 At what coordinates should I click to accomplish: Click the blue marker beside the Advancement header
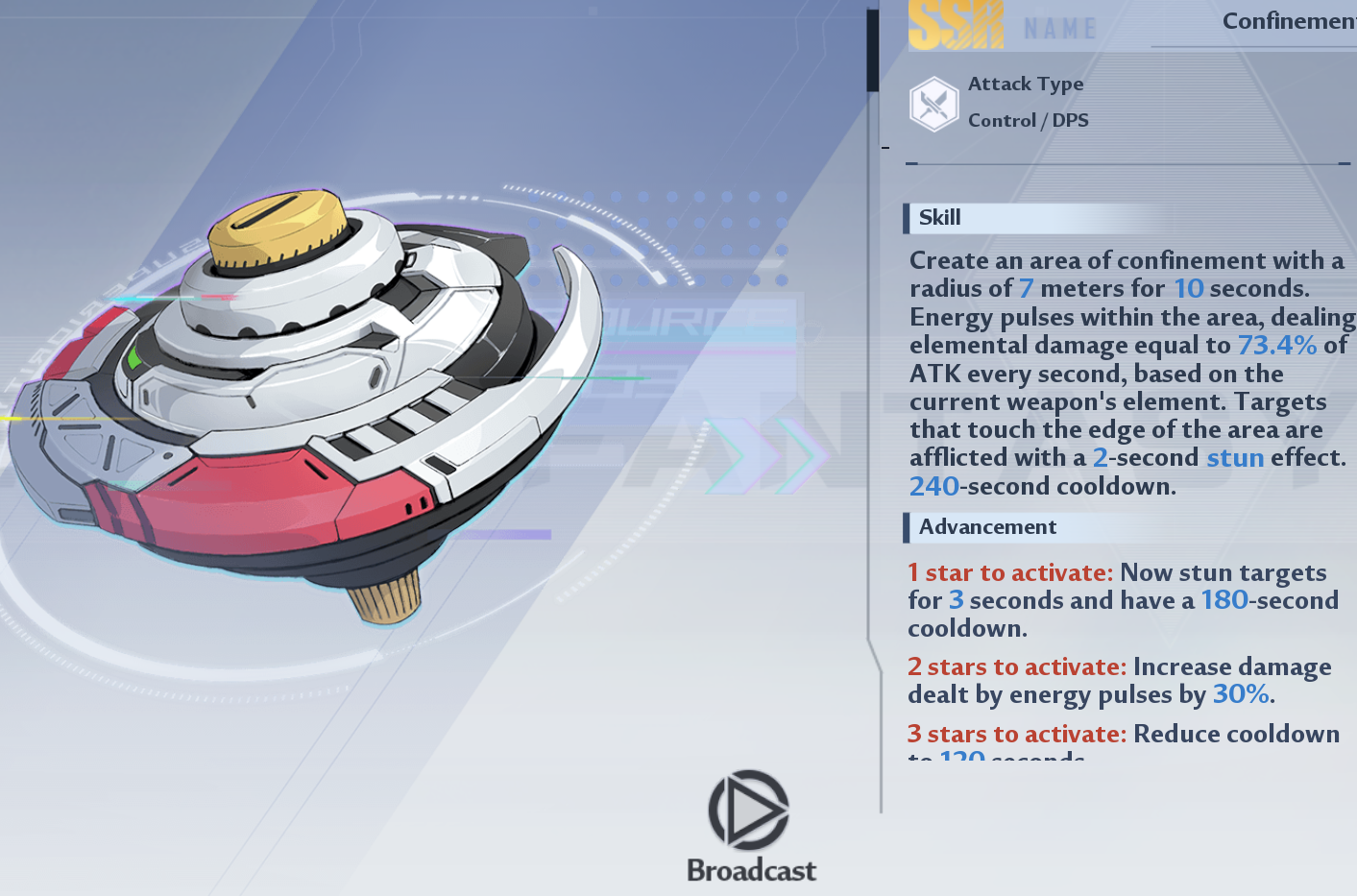tap(907, 527)
